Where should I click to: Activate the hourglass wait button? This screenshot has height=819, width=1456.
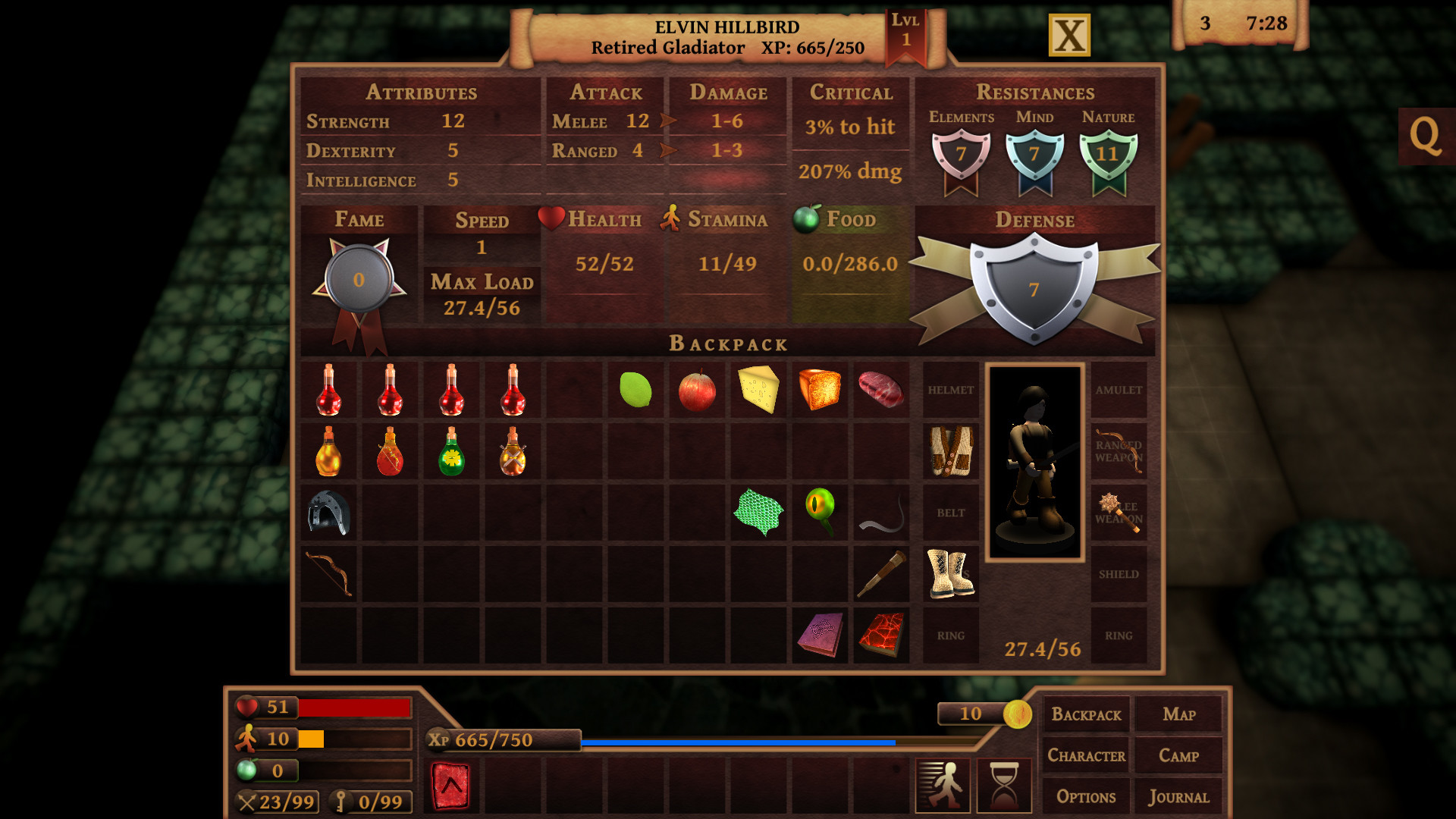1004,786
